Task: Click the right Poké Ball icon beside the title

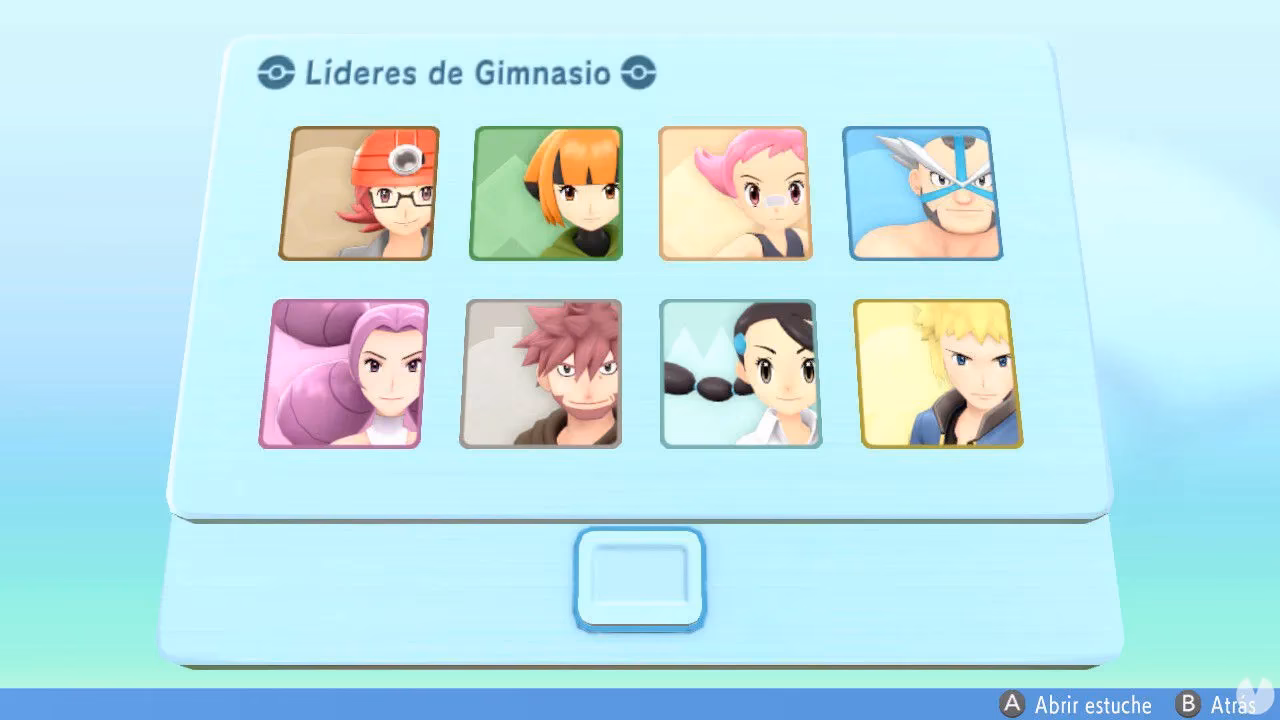Action: pos(641,71)
